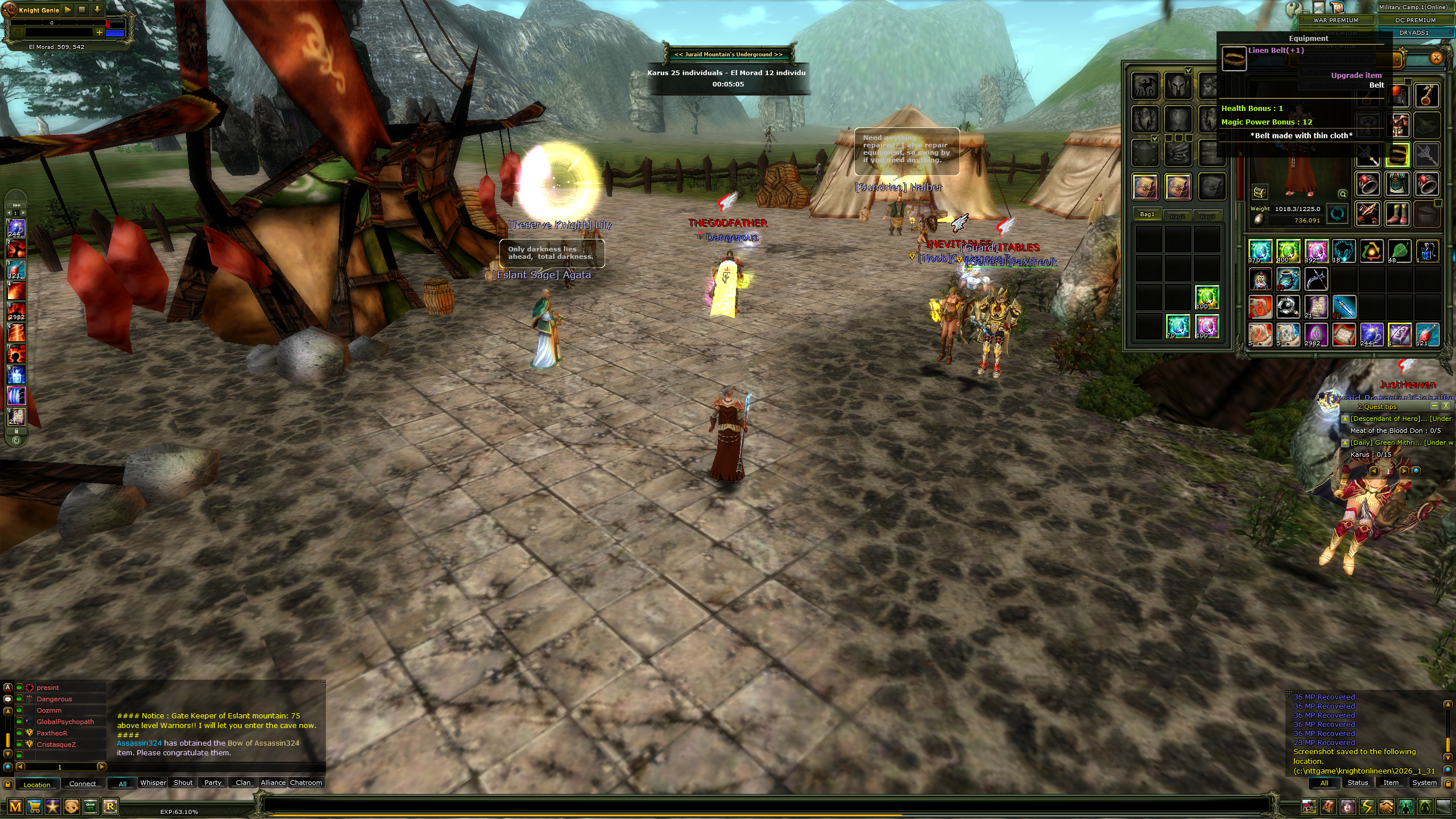Open the Party chat tab
This screenshot has width=1456, height=819.
(213, 783)
